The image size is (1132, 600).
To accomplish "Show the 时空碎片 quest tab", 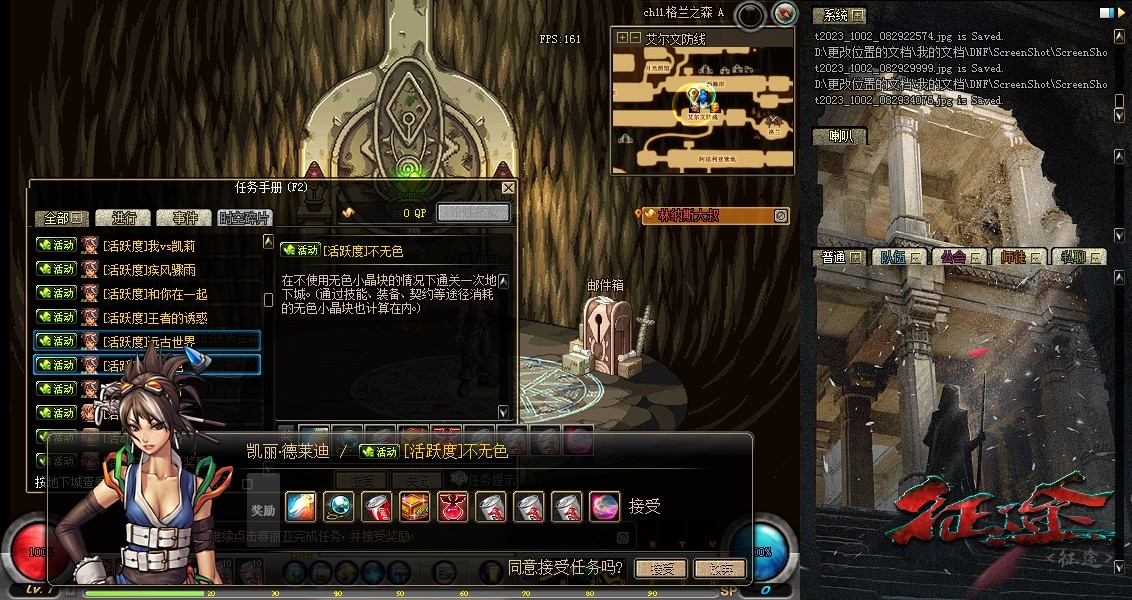I will (243, 218).
